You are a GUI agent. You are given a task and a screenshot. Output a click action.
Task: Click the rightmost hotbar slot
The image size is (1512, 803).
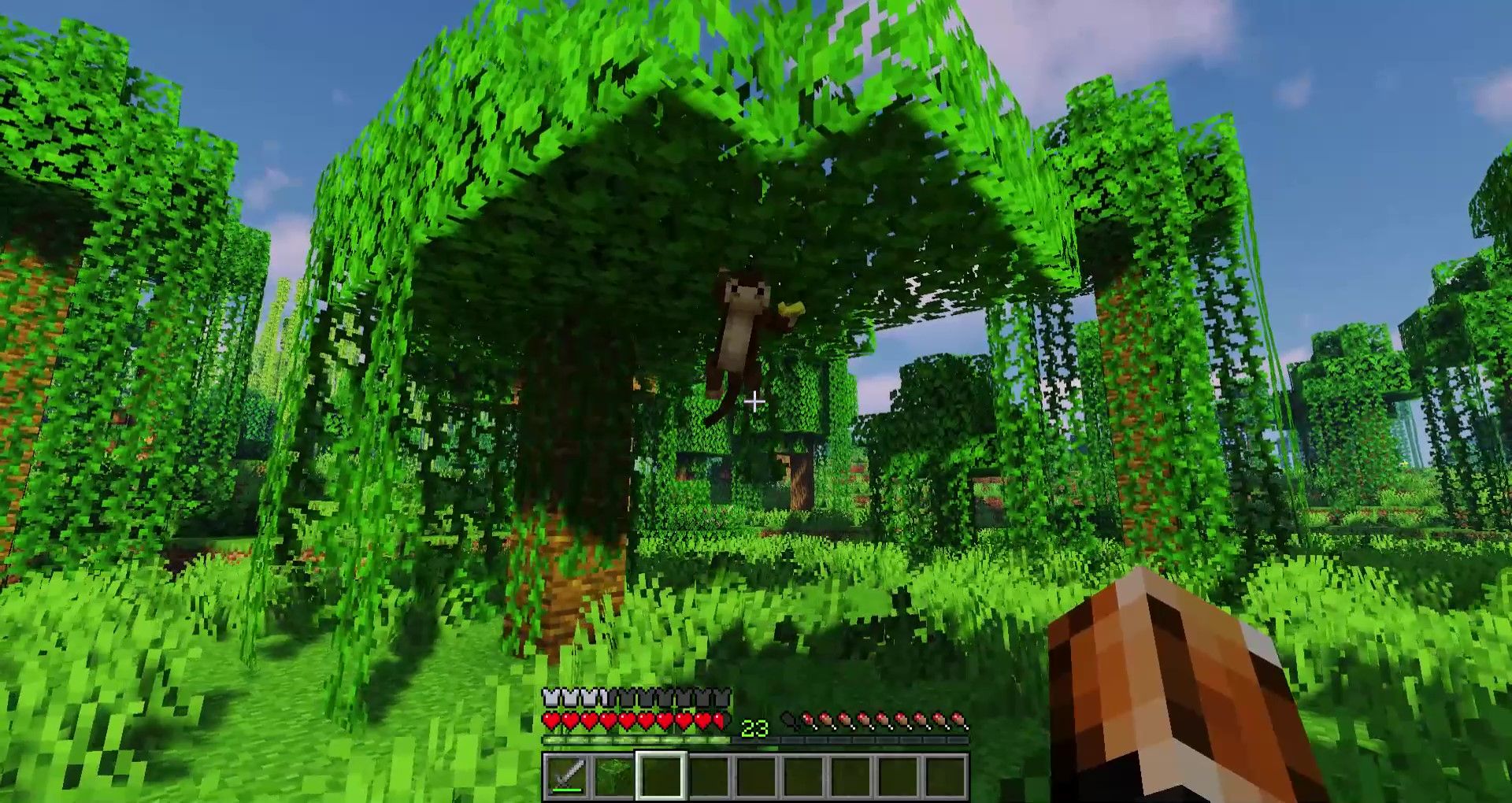pyautogui.click(x=947, y=777)
